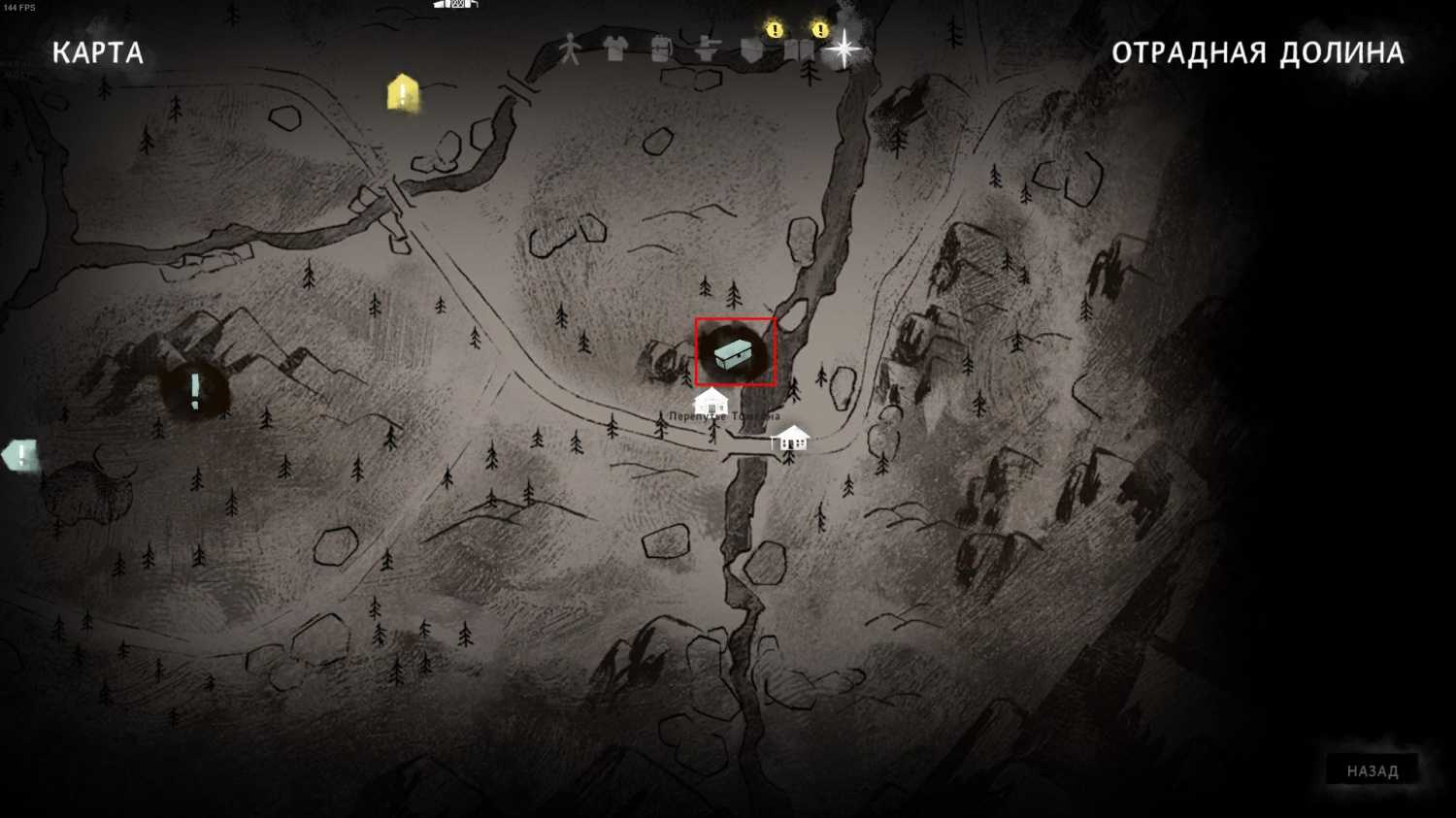Select the compass star map tab
Screen dimensions: 1456x818
click(844, 49)
